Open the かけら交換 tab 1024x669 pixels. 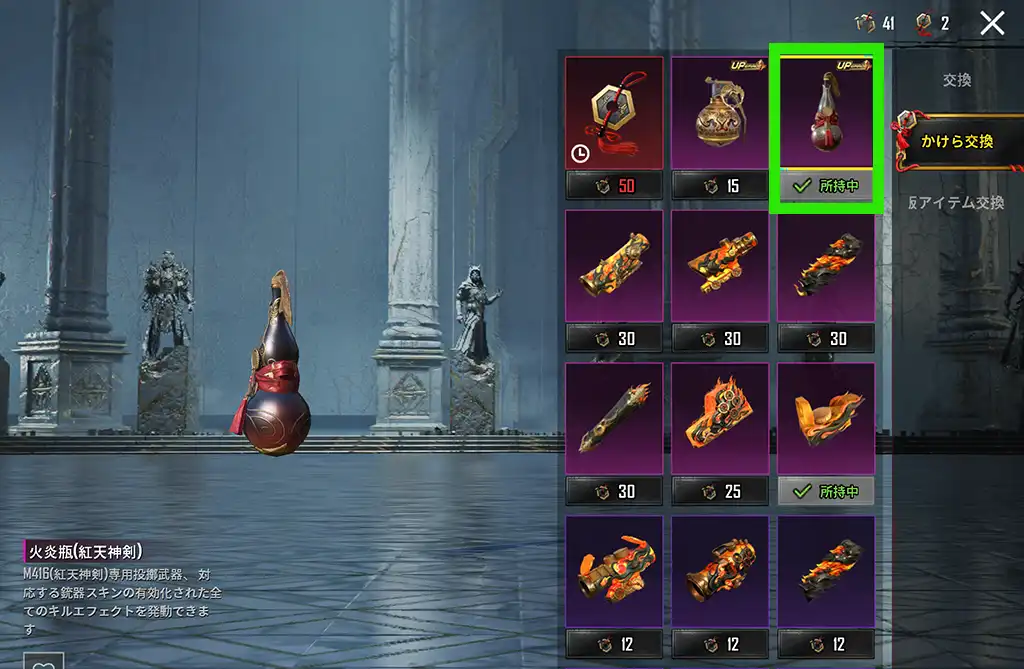click(x=958, y=142)
